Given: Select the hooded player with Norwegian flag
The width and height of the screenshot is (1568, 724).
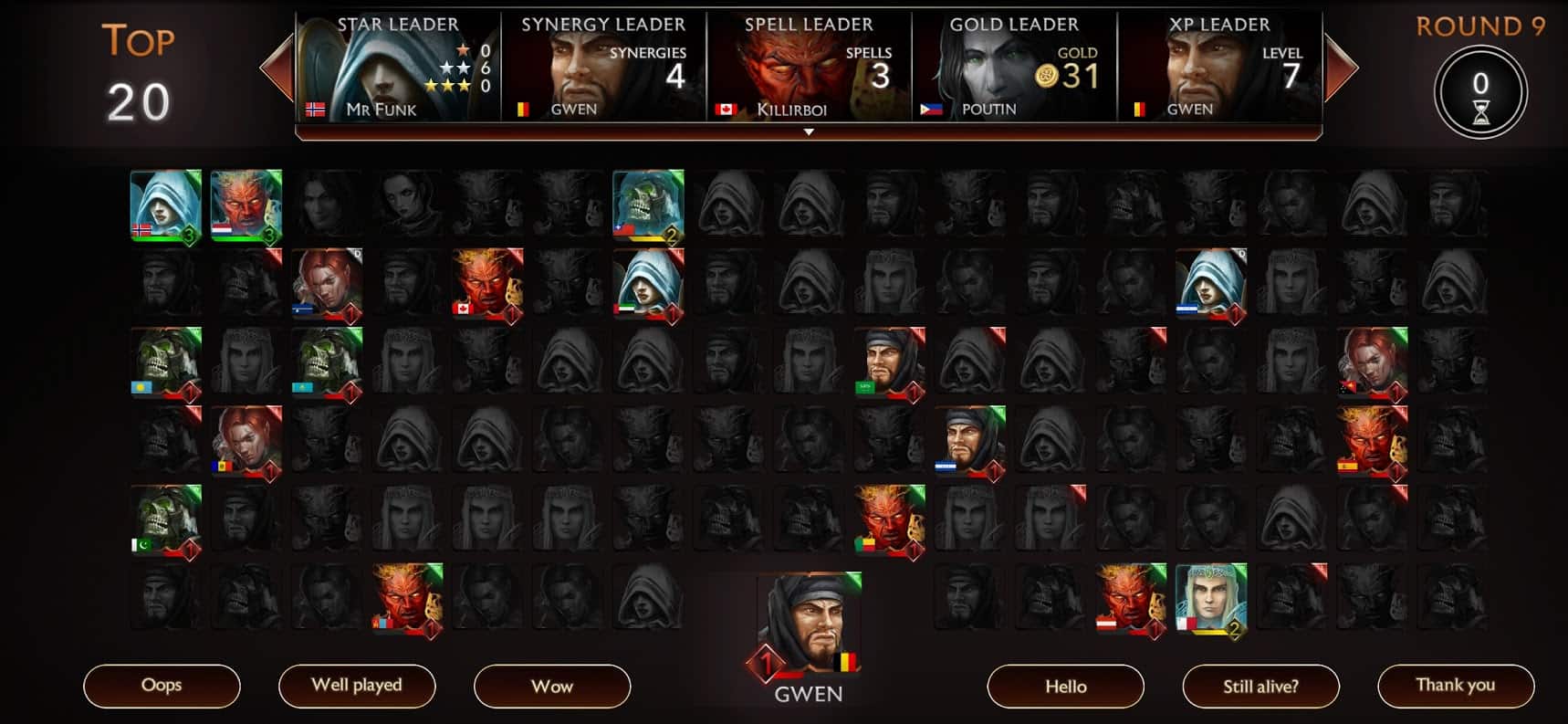Looking at the screenshot, I should point(165,205).
